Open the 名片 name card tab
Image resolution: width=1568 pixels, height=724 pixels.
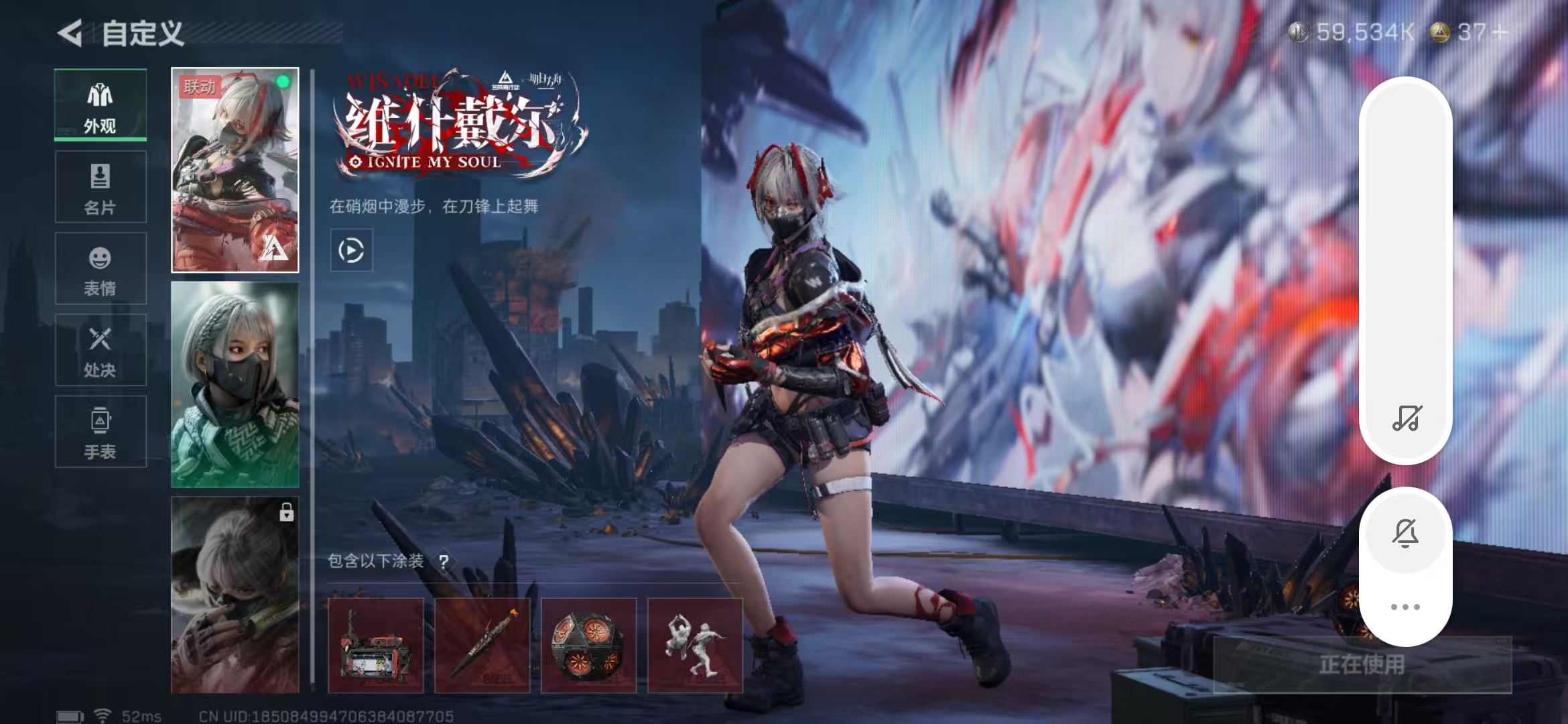coord(101,187)
